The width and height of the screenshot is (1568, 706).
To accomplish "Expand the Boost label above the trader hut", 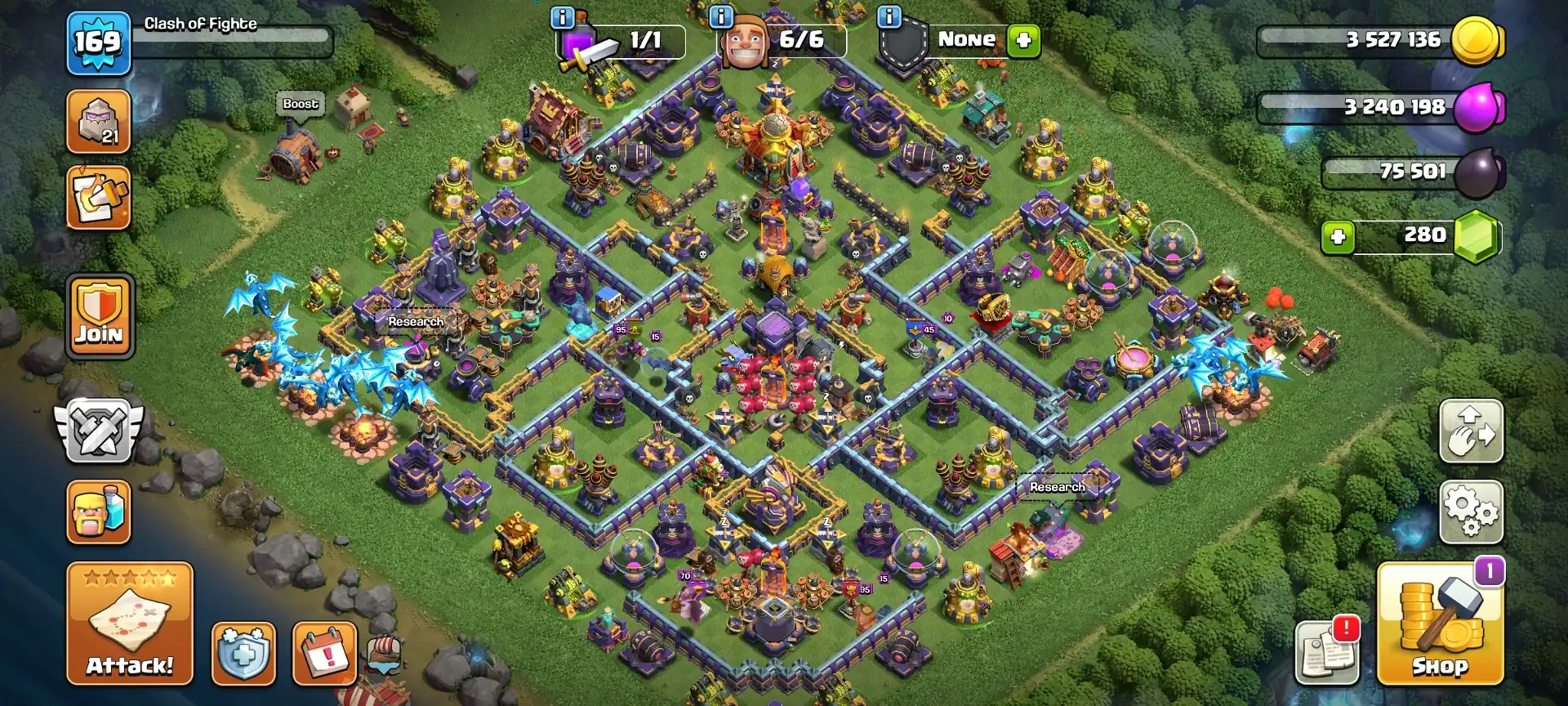I will 299,103.
